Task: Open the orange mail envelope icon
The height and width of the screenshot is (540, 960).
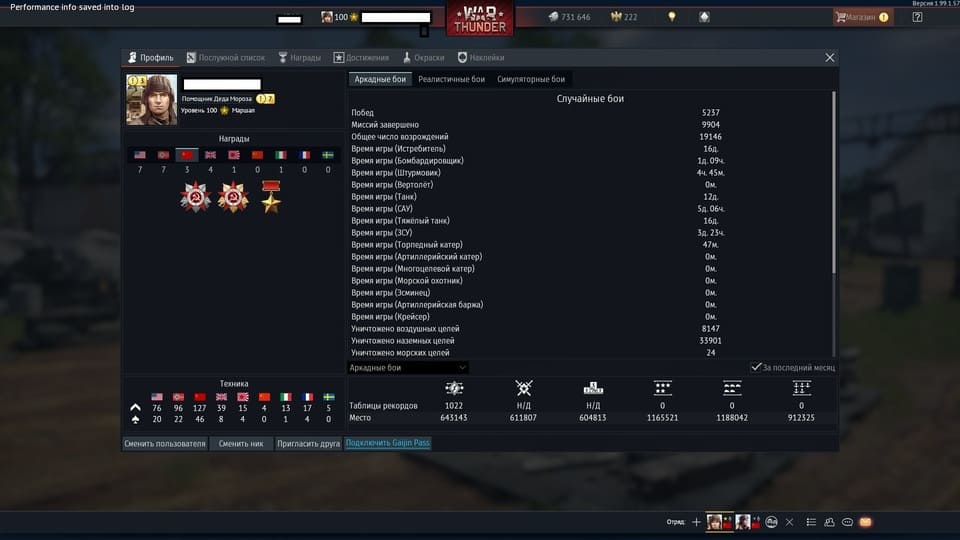Action: pos(866,522)
